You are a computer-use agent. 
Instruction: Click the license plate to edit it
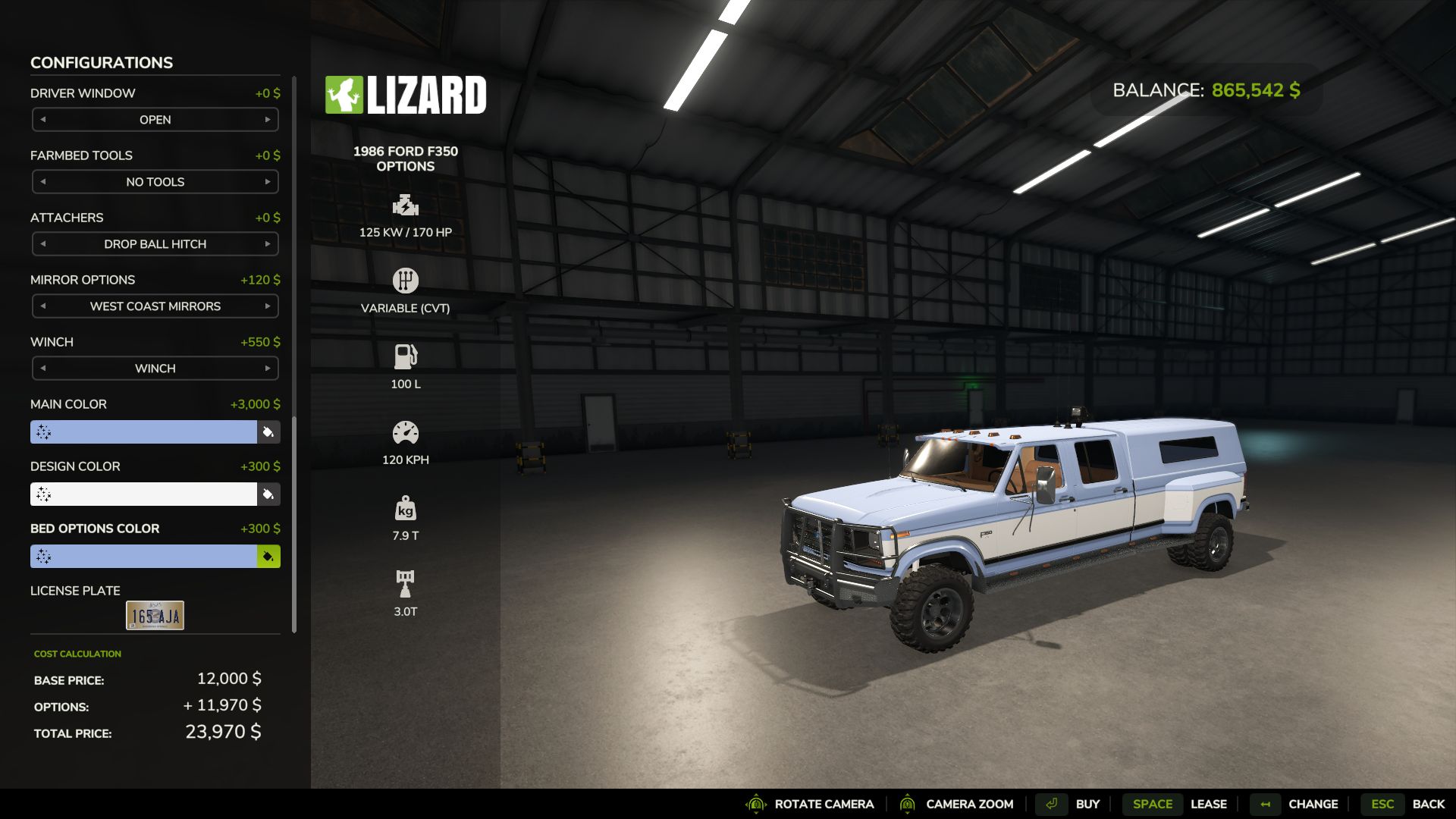[154, 614]
